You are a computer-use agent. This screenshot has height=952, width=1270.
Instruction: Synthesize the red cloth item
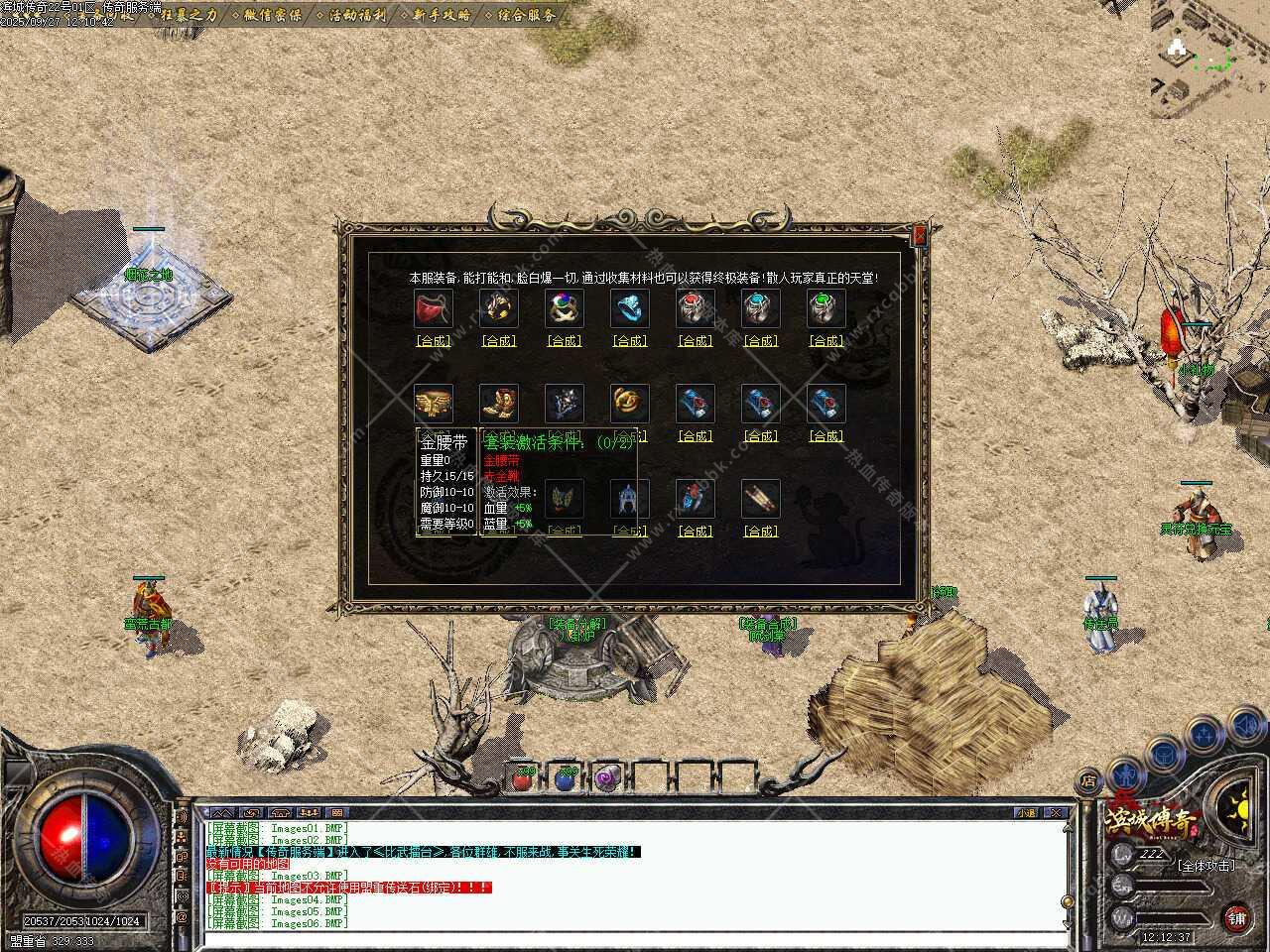pos(433,340)
